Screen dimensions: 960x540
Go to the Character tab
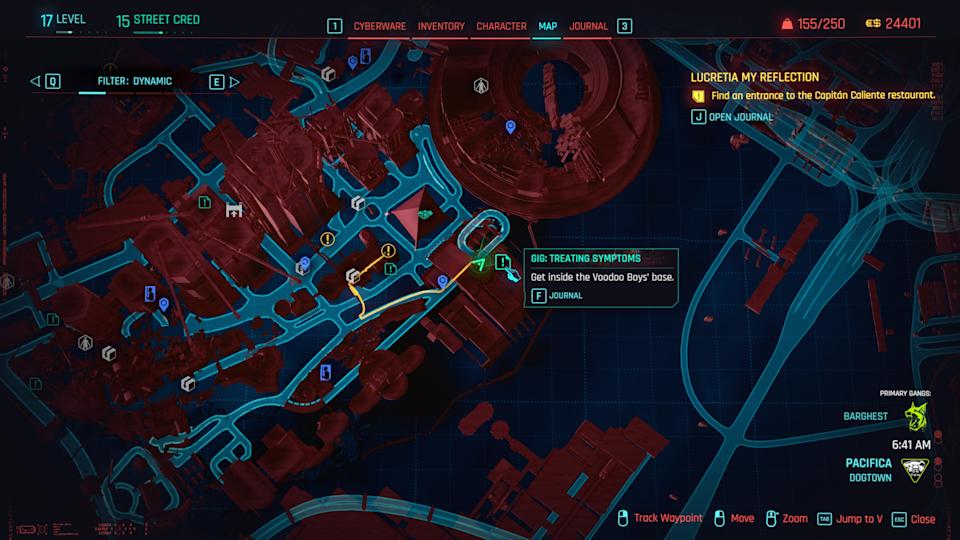coord(501,26)
